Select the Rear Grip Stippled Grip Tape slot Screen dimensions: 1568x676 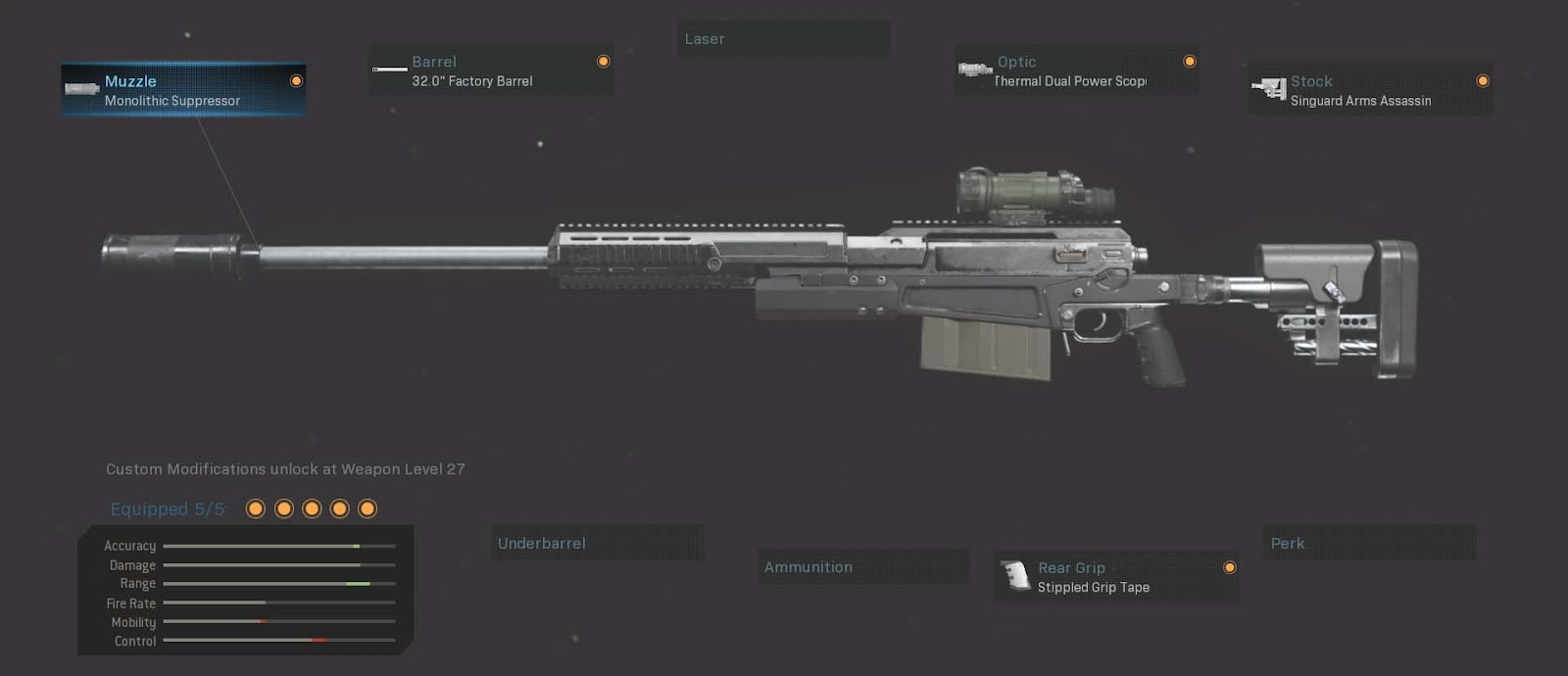[x=1116, y=577]
